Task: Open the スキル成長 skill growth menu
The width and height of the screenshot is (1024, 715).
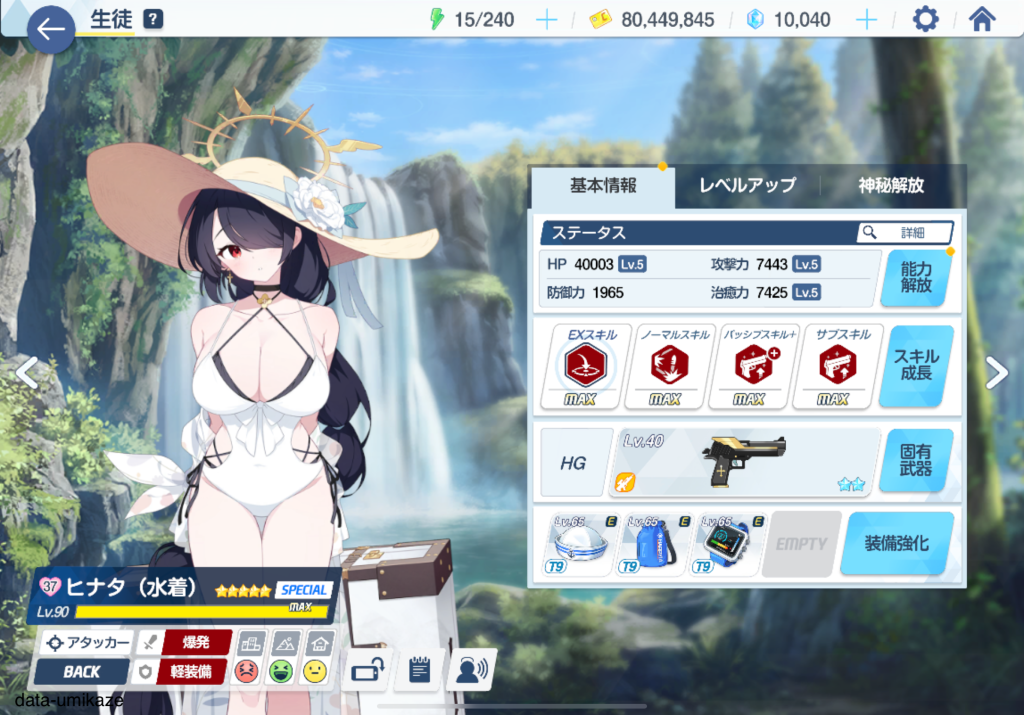Action: point(916,366)
